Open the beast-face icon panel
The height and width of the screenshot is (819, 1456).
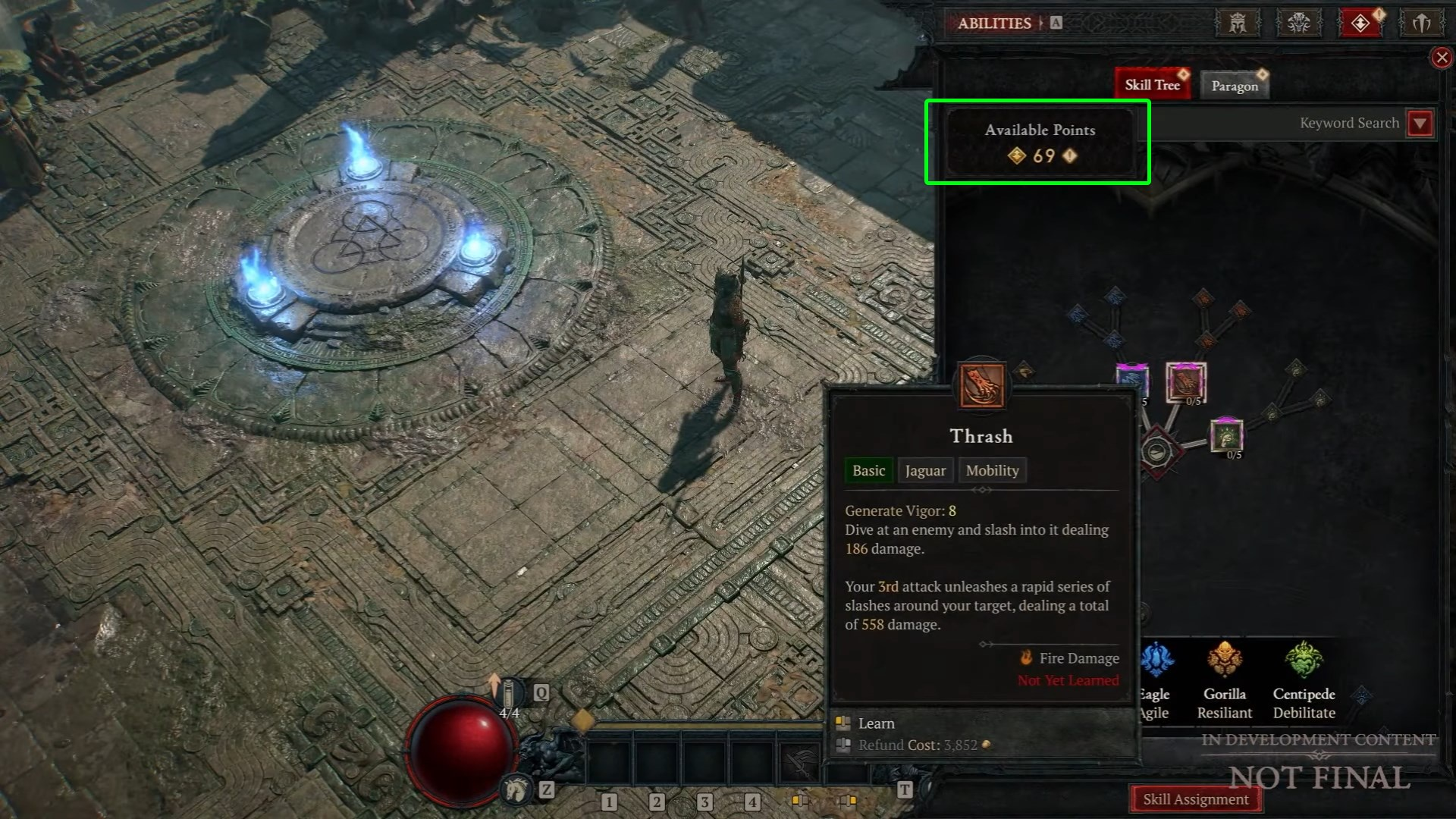(1299, 23)
